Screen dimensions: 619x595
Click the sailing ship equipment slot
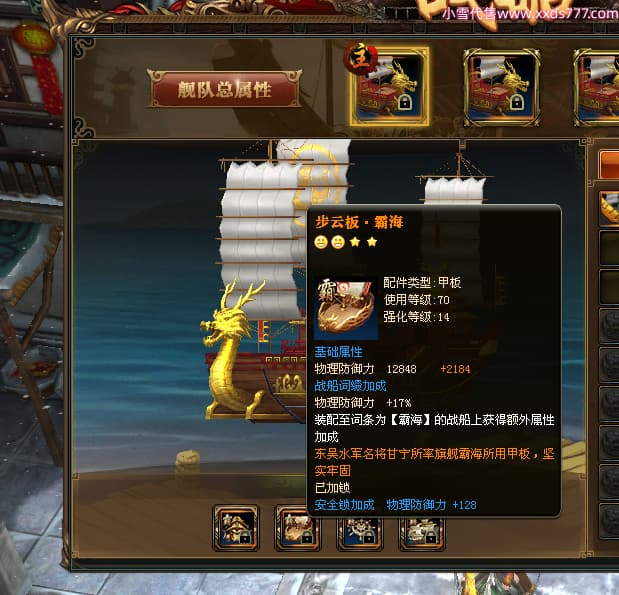(422, 529)
